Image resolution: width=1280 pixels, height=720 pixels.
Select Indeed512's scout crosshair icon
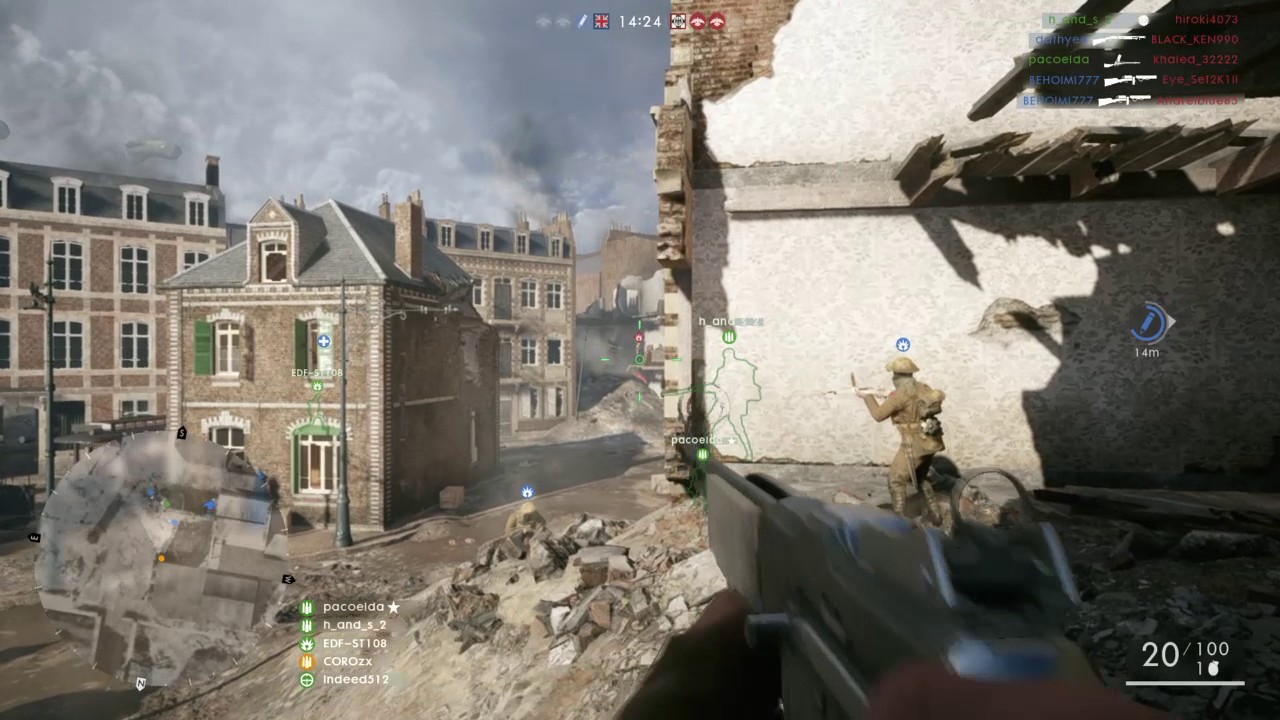[306, 679]
